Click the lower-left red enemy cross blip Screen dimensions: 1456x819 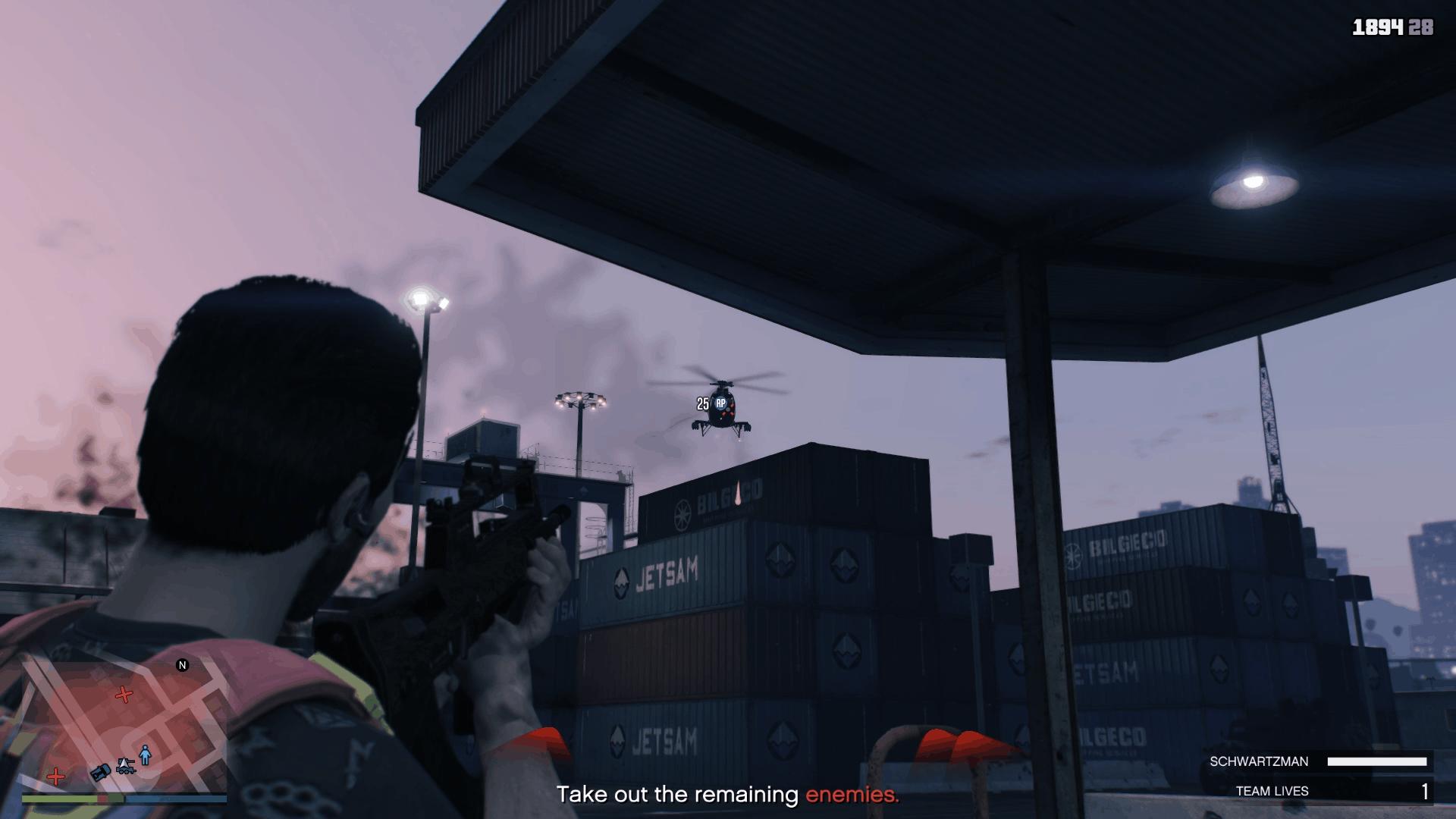(56, 777)
